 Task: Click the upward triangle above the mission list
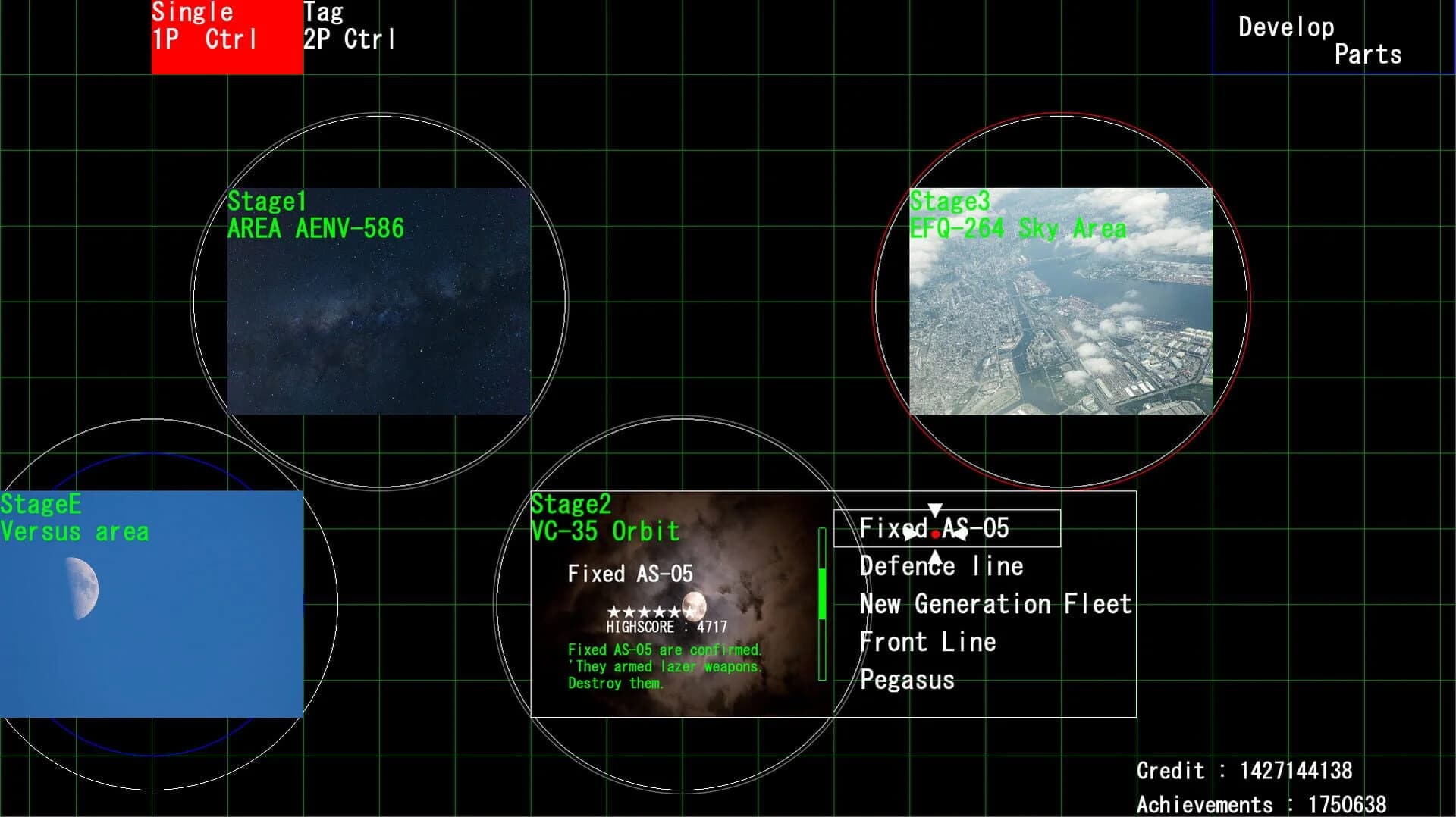[935, 559]
